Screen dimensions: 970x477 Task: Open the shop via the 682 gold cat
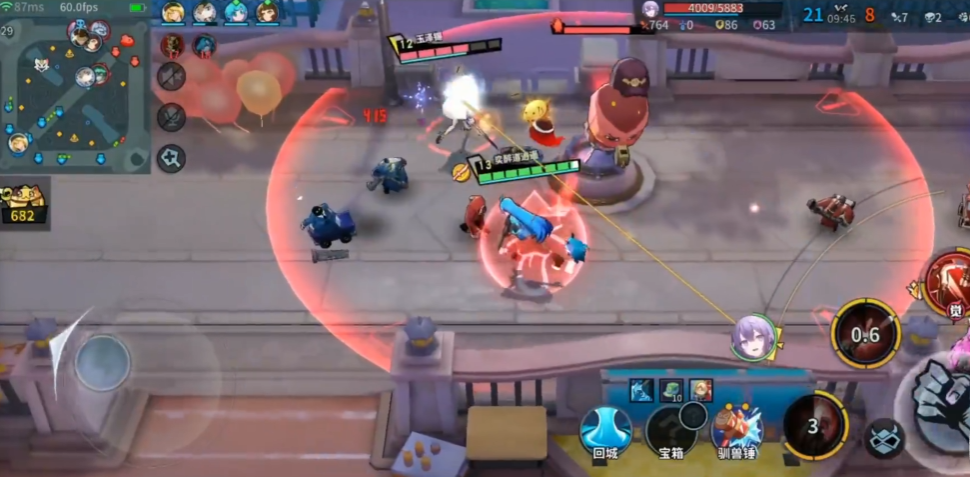(x=22, y=203)
